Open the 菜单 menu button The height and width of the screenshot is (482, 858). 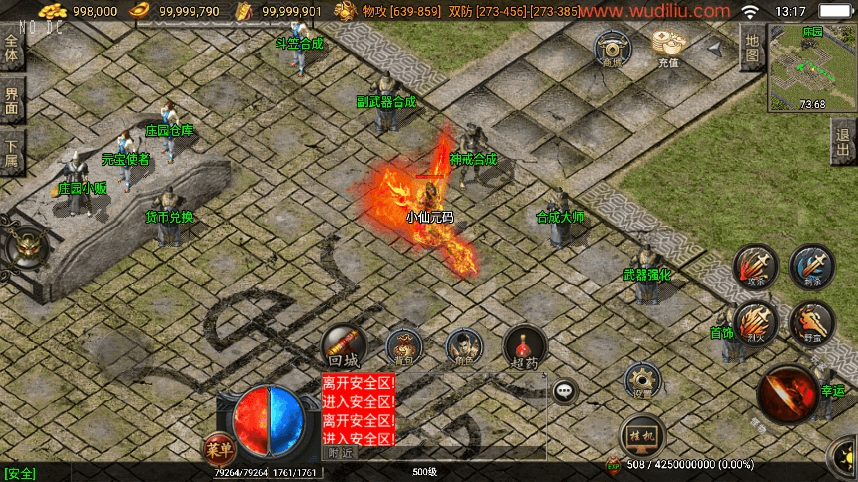point(219,447)
